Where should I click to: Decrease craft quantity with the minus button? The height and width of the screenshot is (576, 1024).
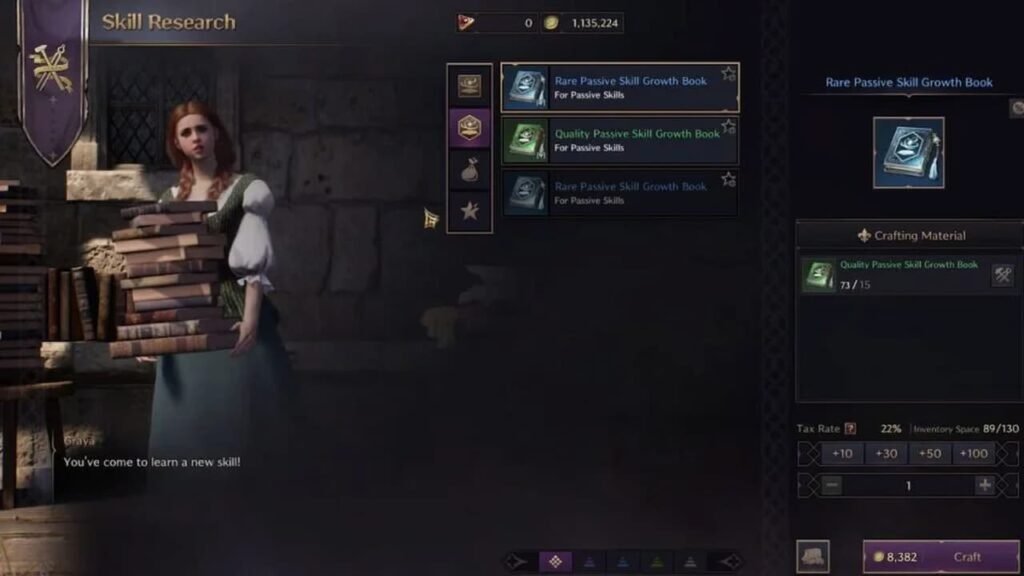(833, 485)
